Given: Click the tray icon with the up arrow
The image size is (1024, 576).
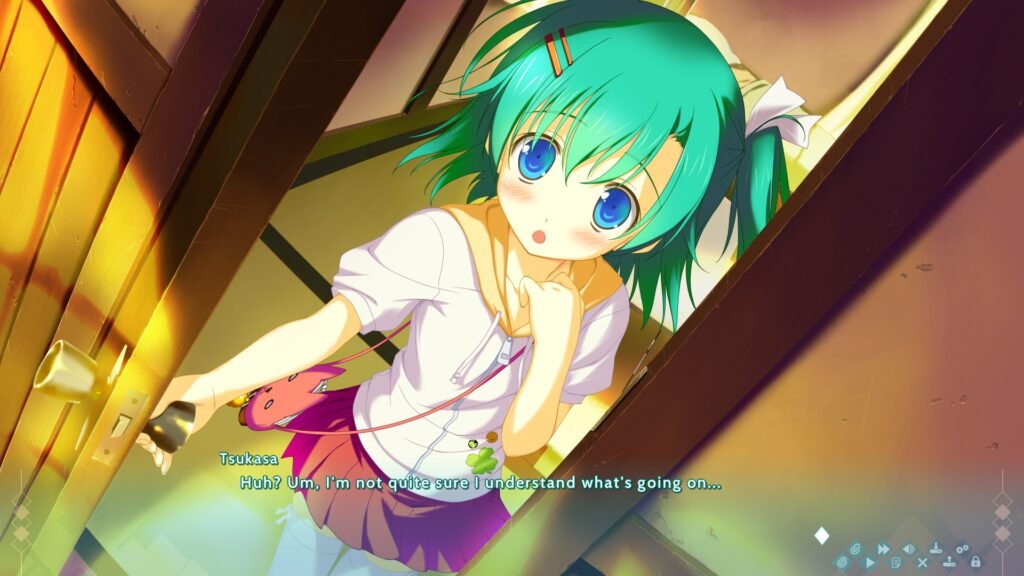Looking at the screenshot, I should click(949, 562).
